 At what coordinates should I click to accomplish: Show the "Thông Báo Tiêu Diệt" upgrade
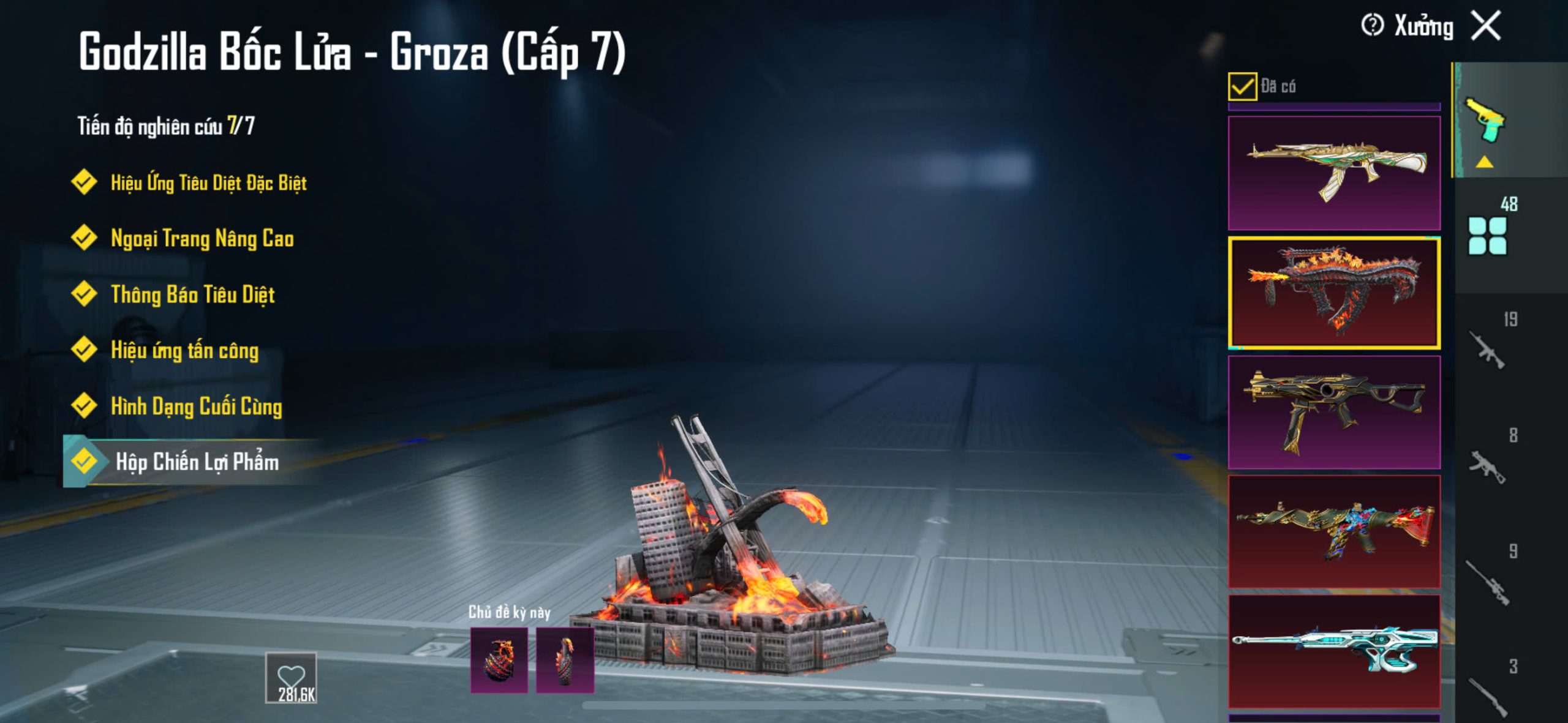click(192, 295)
